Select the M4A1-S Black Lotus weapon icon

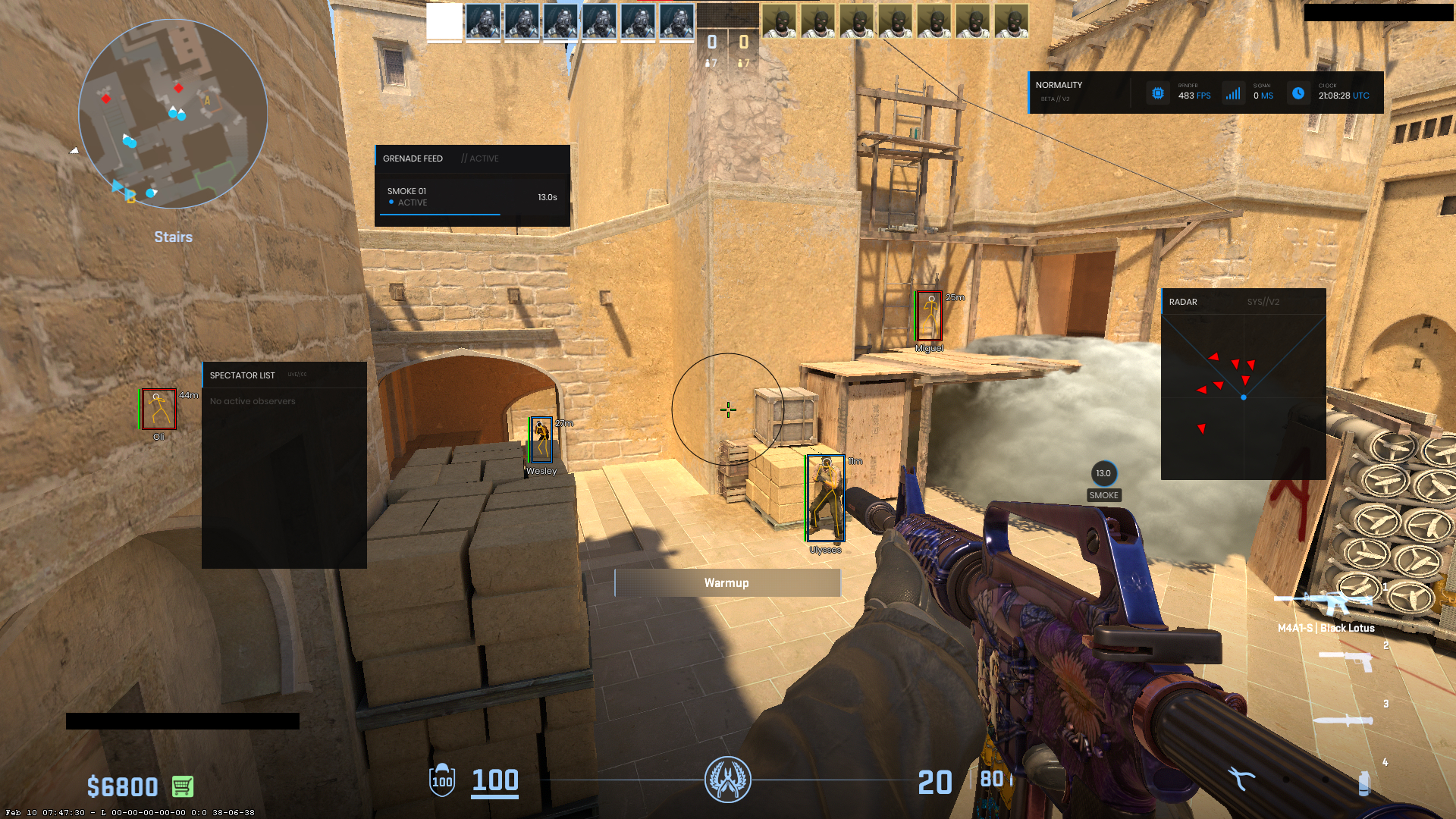point(1333,601)
